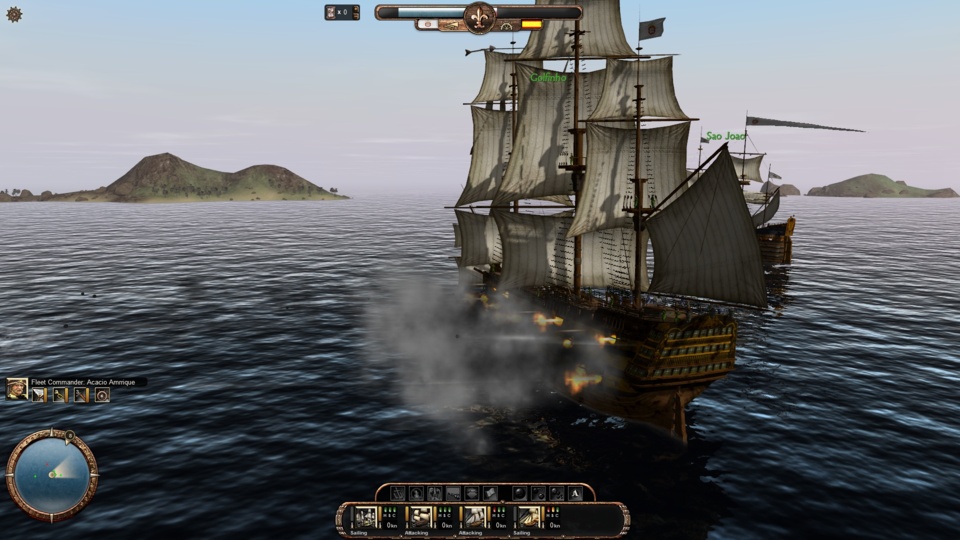Image resolution: width=960 pixels, height=540 pixels.
Task: Select the round shot ammunition button
Action: [x=519, y=493]
